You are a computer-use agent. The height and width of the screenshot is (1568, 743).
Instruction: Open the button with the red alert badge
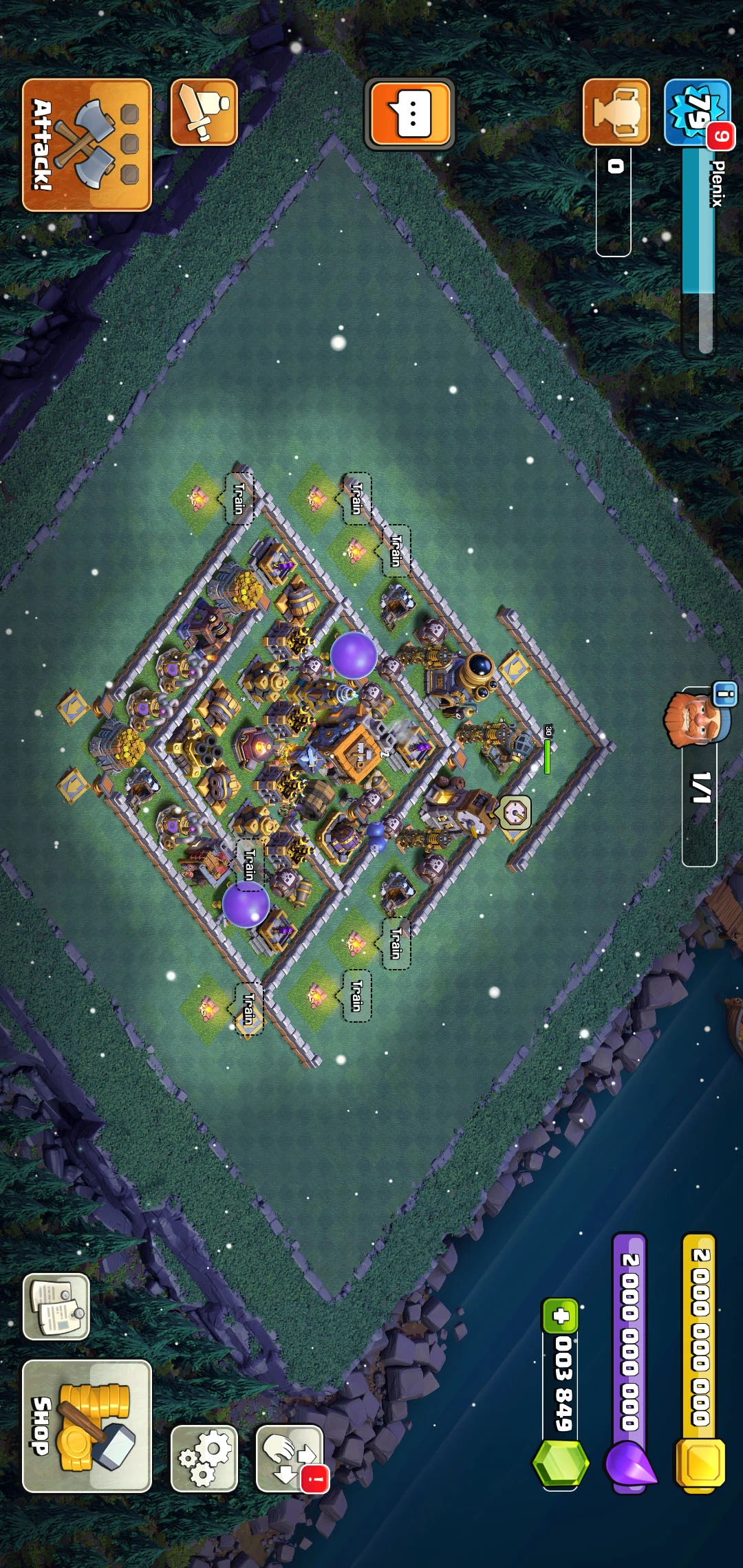[x=289, y=1458]
